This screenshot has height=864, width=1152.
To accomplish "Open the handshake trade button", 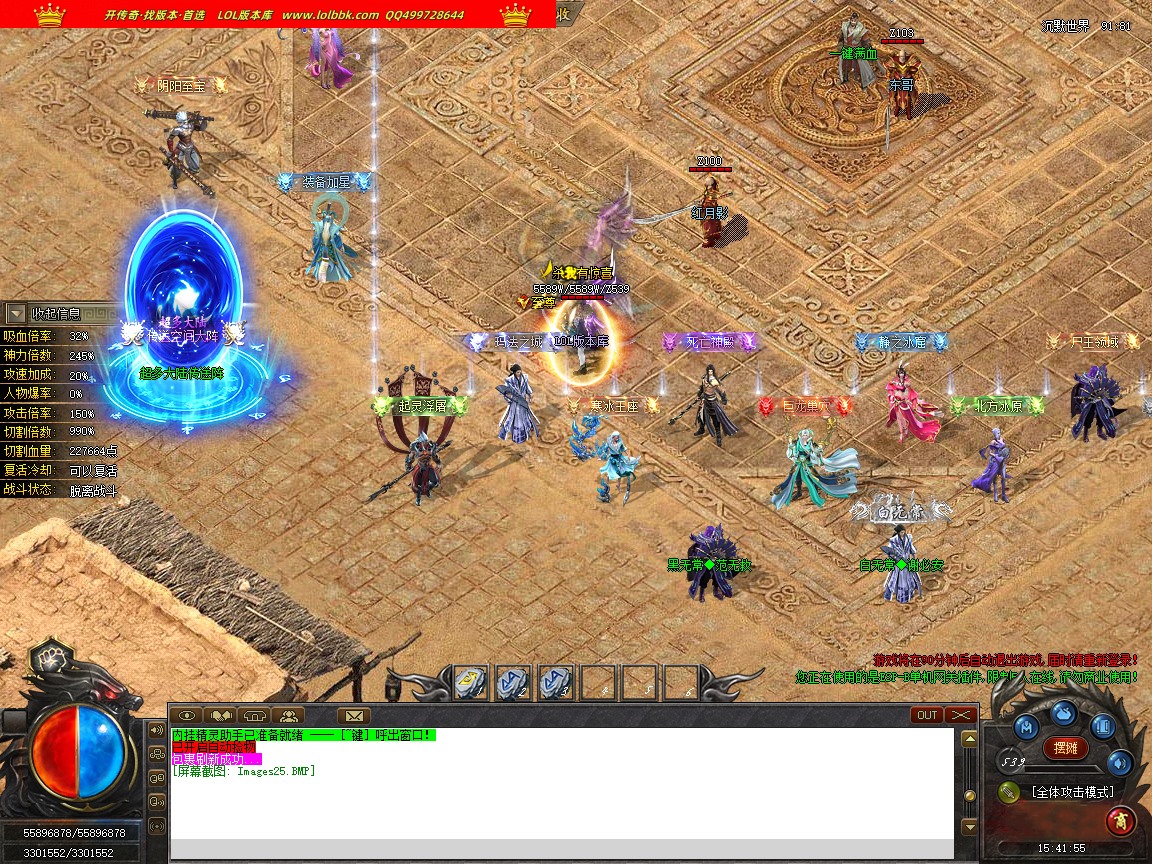I will [x=220, y=715].
